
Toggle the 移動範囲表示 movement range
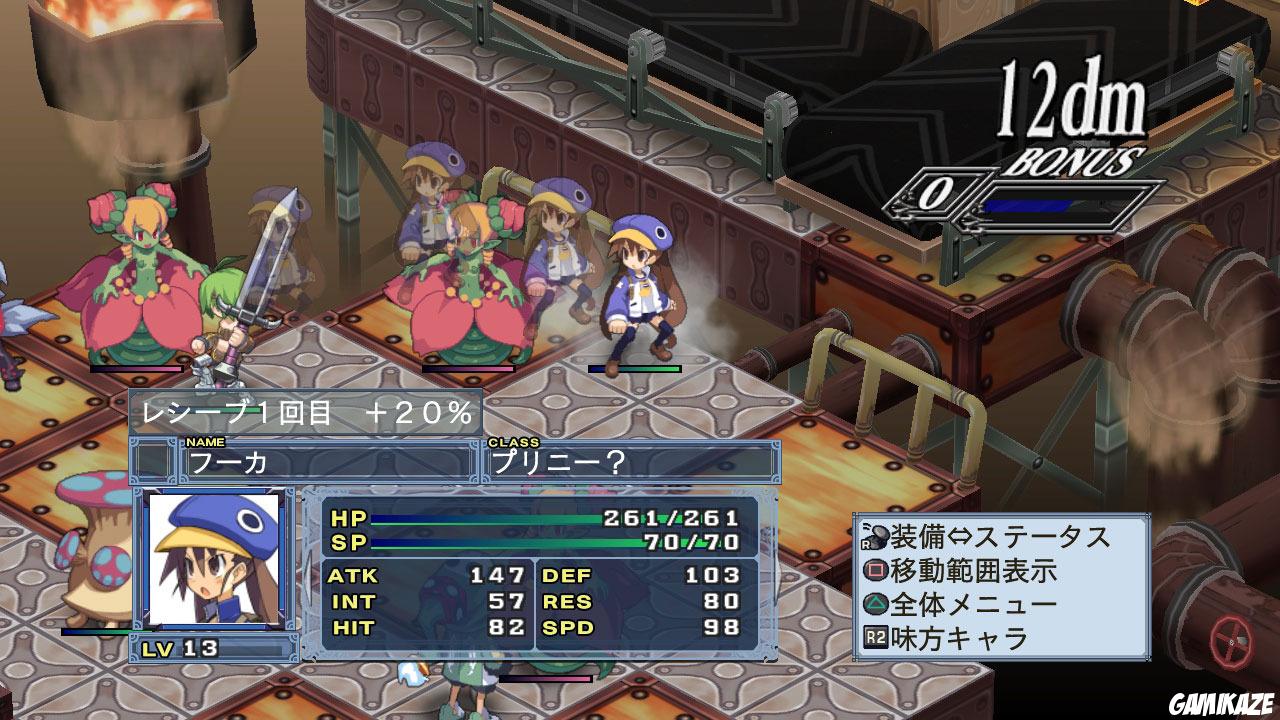[975, 570]
